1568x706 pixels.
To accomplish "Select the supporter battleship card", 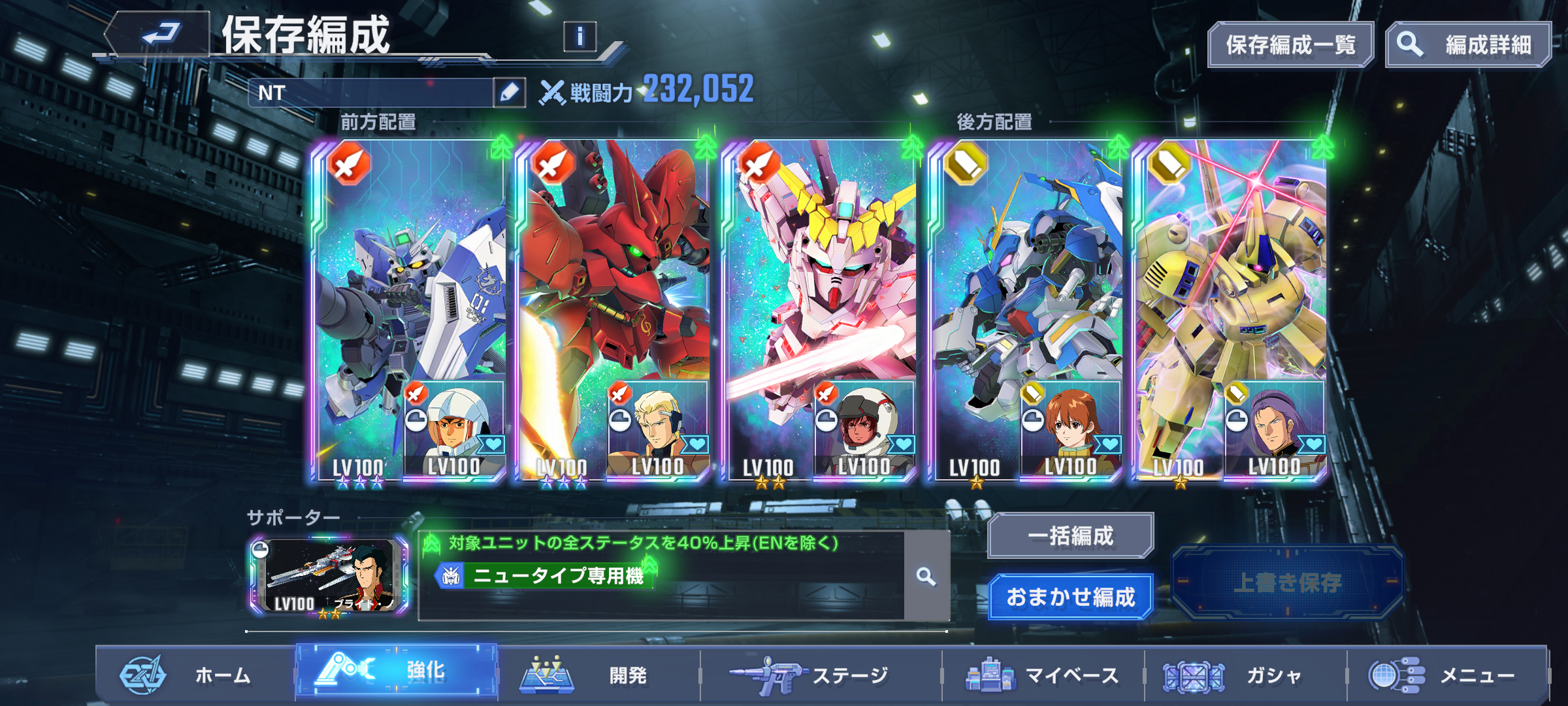I will click(329, 577).
